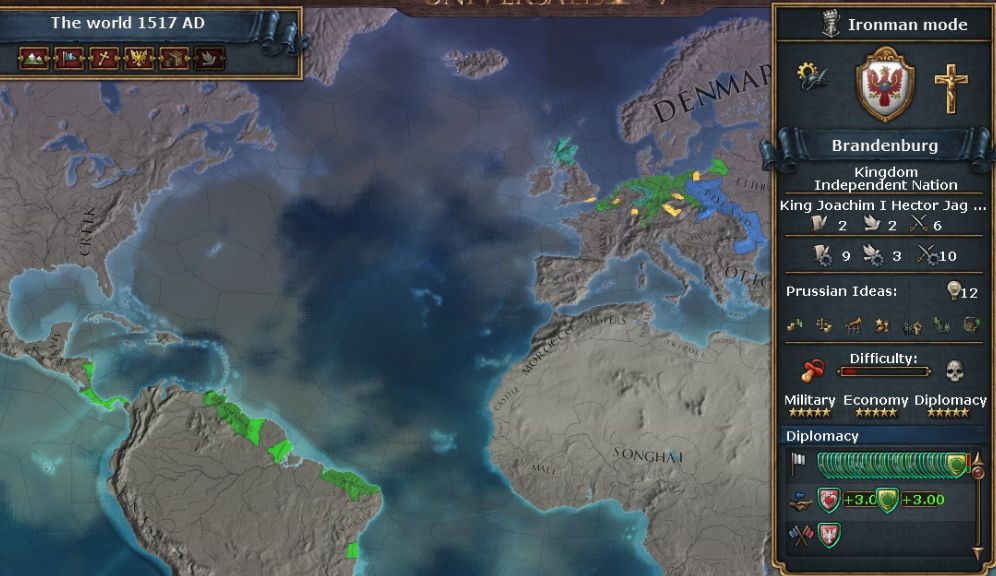Show the religion map mode with cross icon
Screen dimensions: 996x576
point(104,59)
